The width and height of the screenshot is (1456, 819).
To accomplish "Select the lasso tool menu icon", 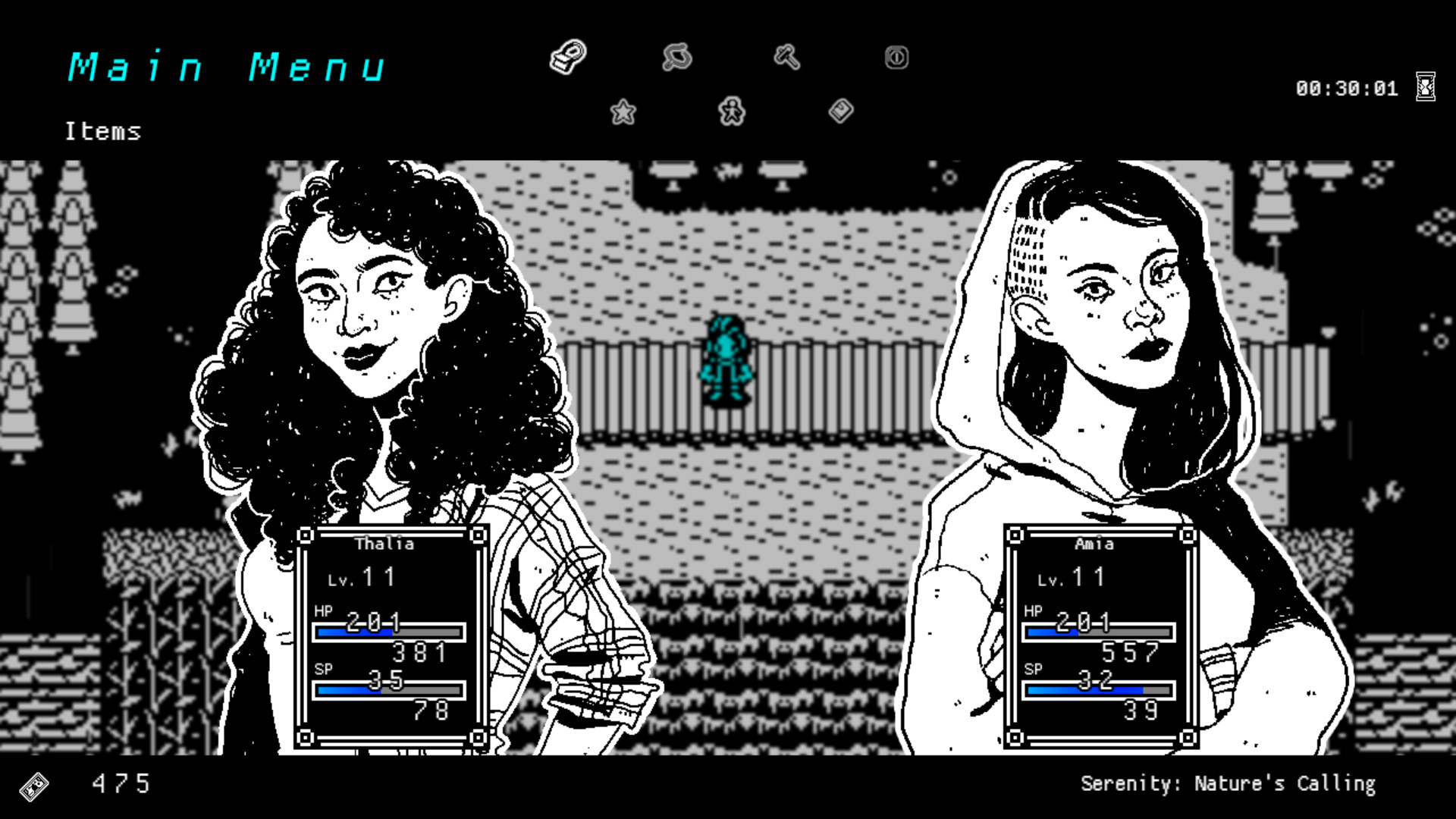I will pos(677,58).
